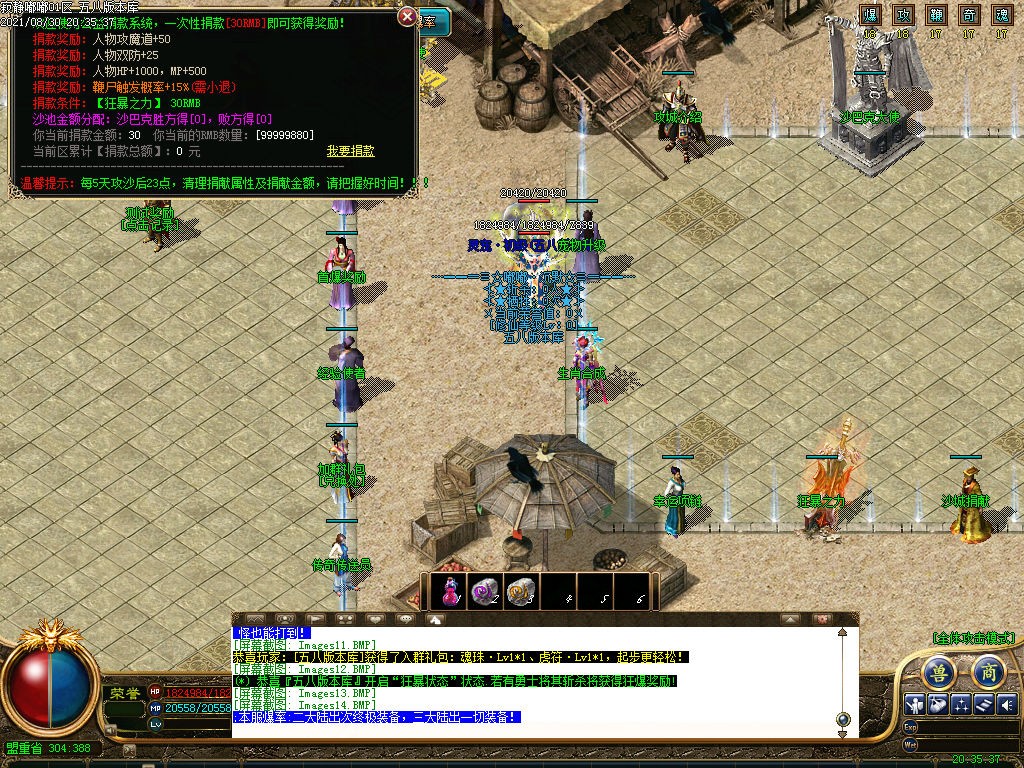Use the purple swirl stone in slot 2

coord(485,591)
